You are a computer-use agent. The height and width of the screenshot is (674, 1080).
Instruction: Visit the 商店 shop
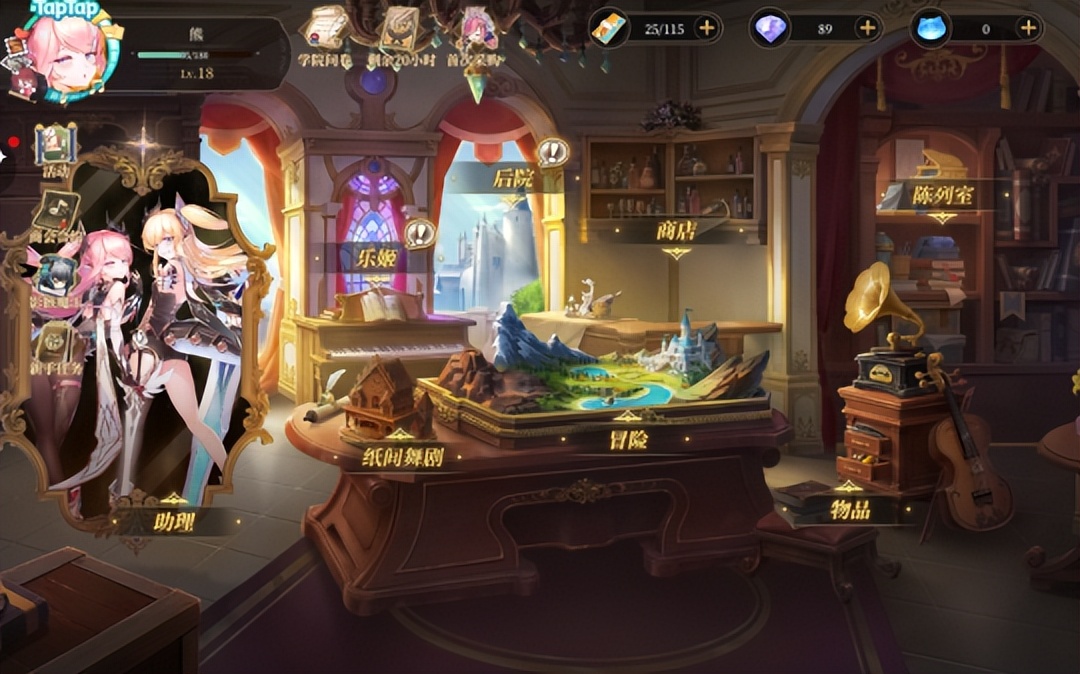tap(677, 230)
